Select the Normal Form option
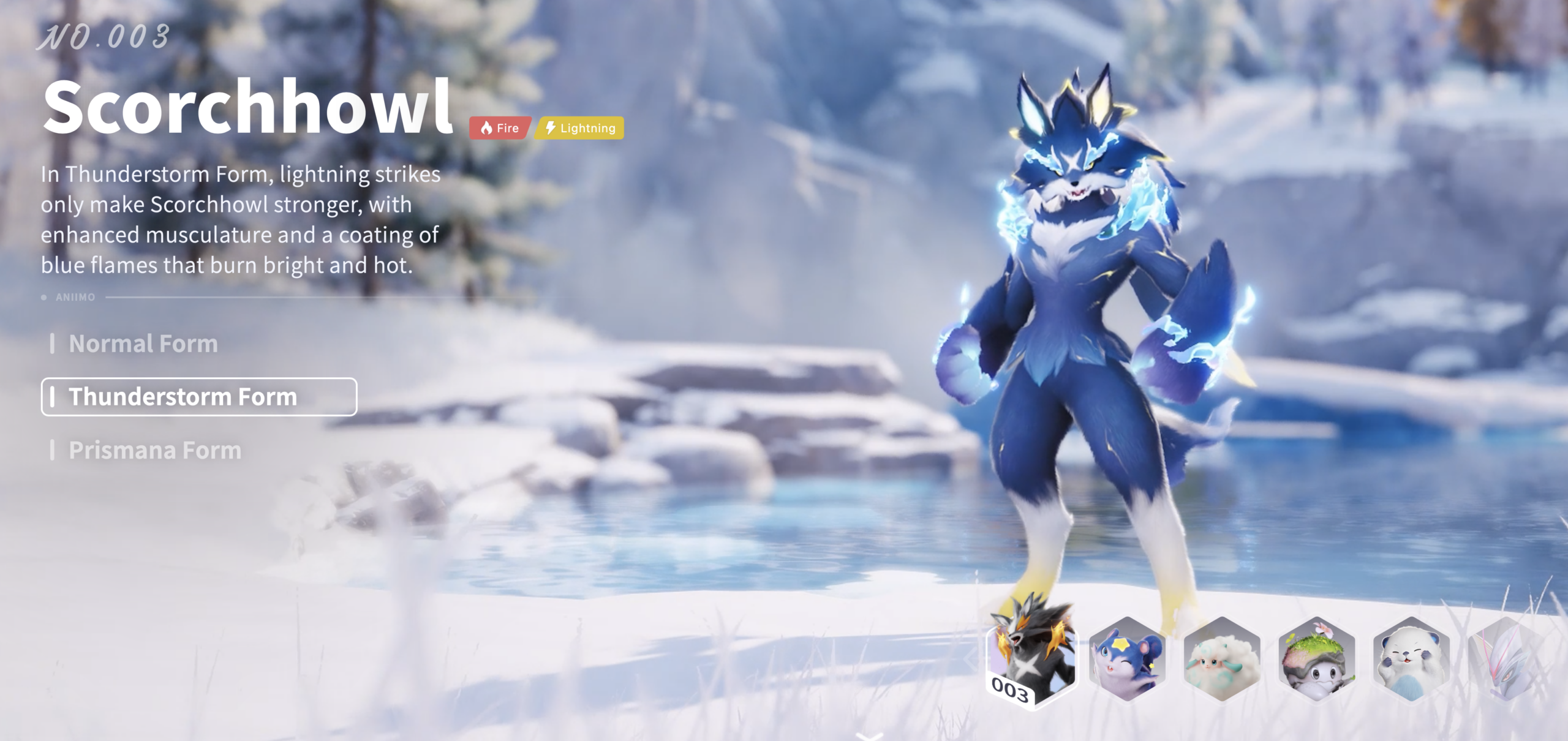 [x=143, y=344]
